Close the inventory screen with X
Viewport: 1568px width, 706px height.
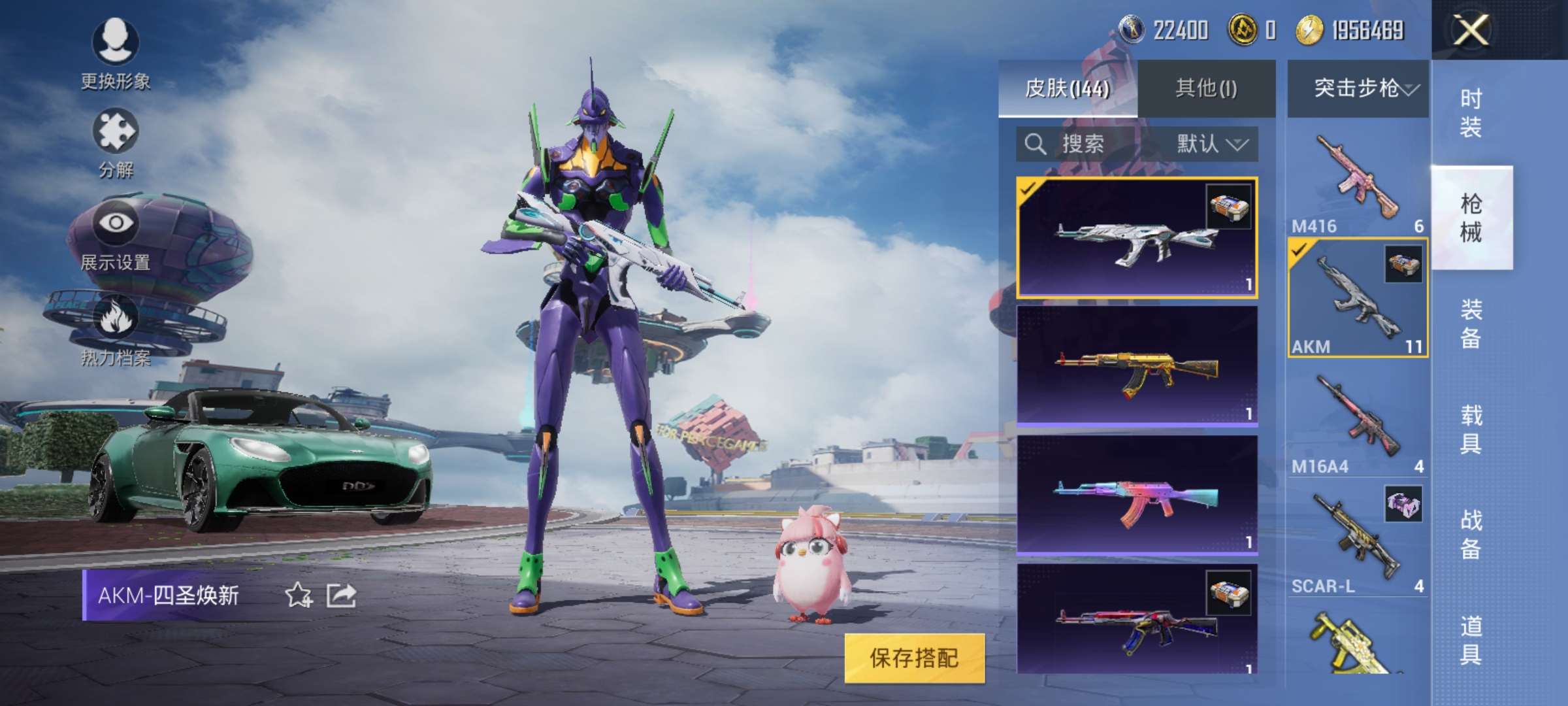click(x=1471, y=30)
